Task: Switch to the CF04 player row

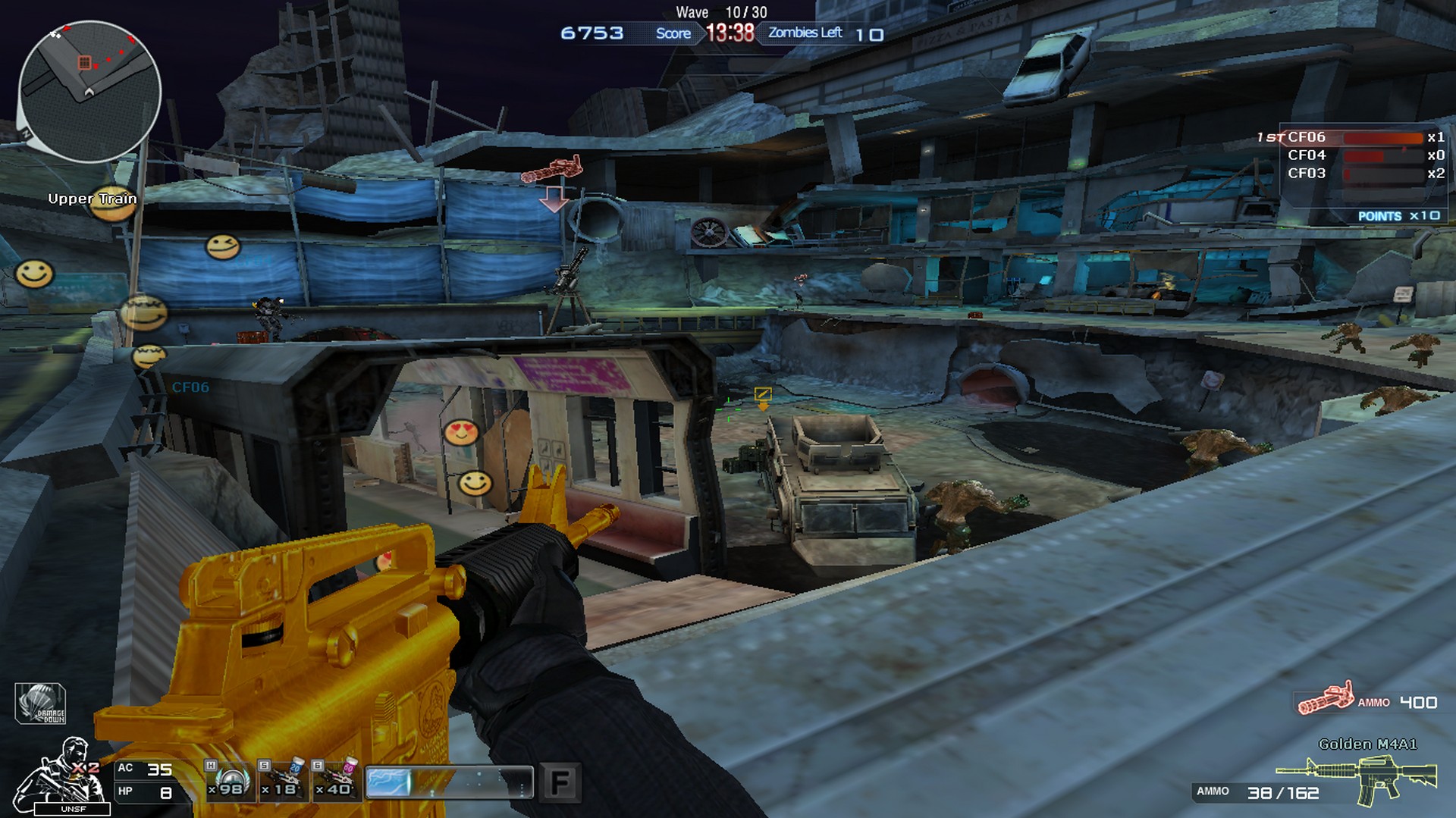Action: (x=1335, y=155)
